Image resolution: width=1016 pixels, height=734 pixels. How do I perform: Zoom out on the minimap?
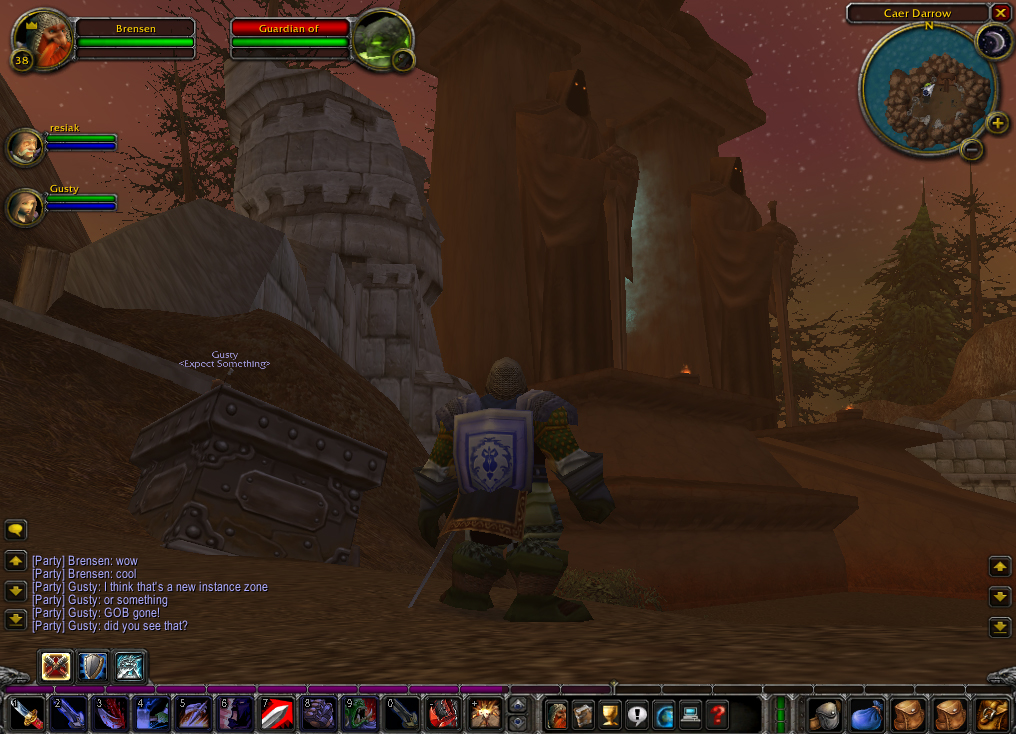click(970, 150)
